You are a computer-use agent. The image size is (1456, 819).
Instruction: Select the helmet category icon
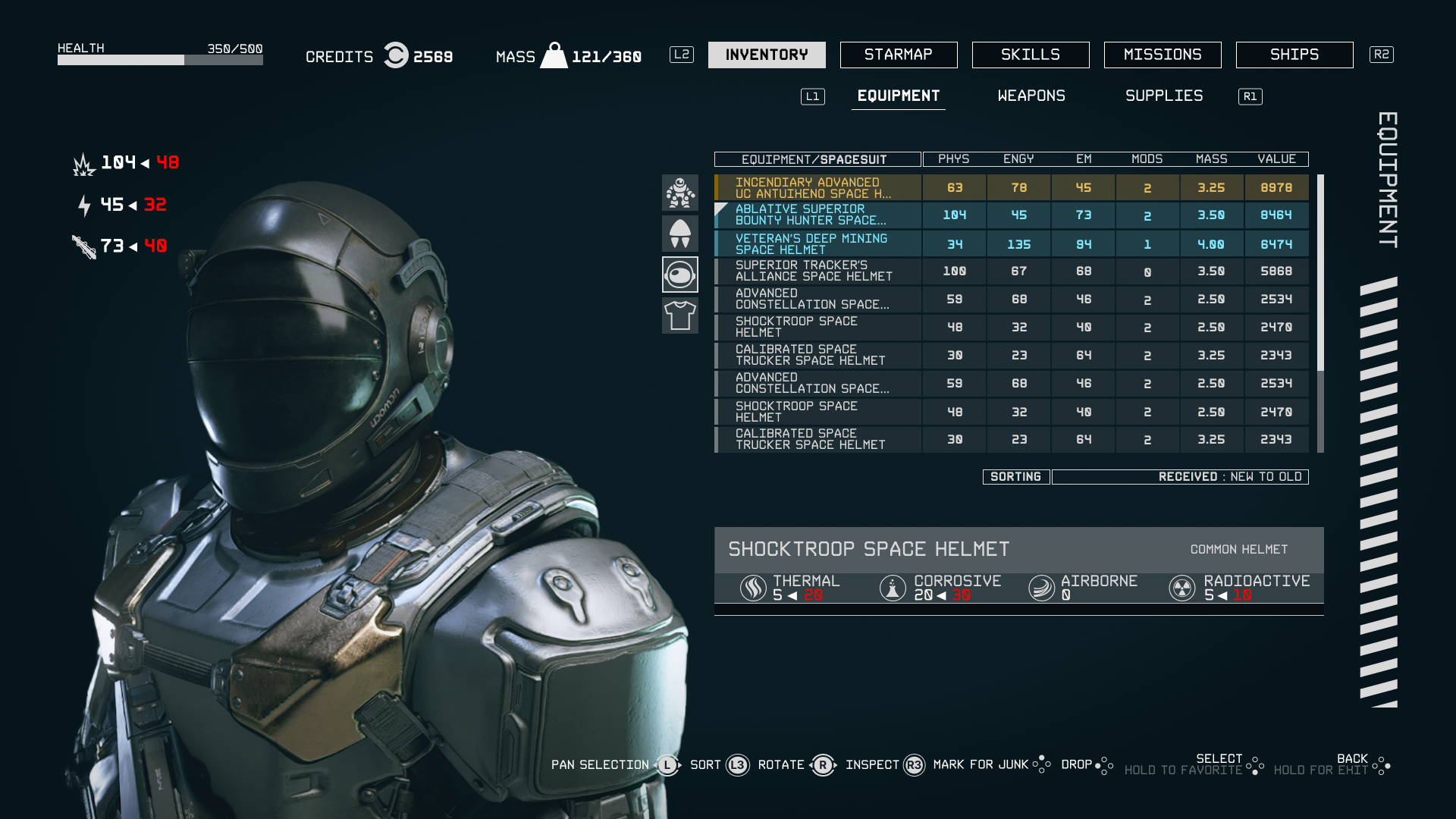pos(680,275)
